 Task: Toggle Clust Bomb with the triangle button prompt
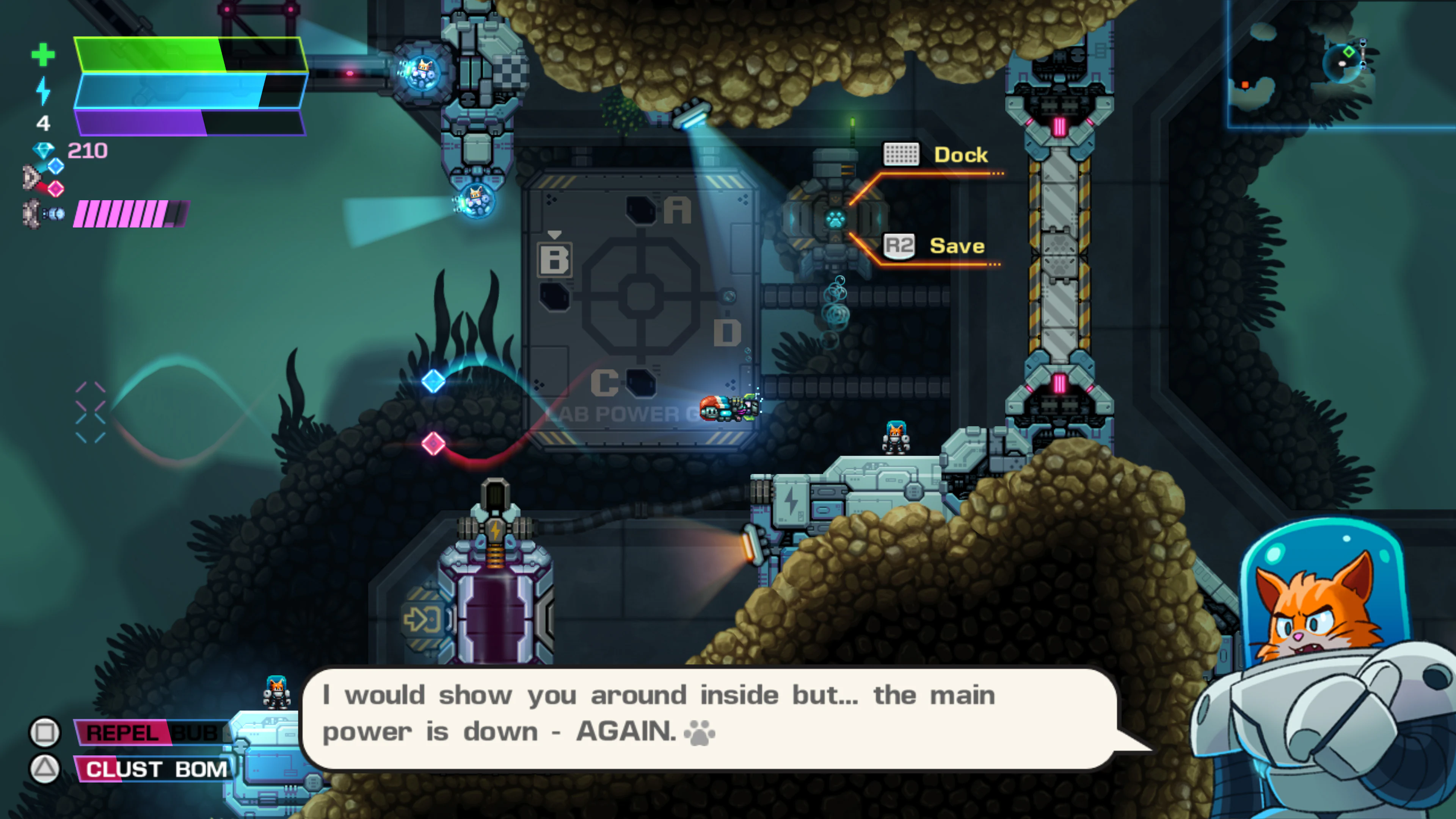[46, 768]
